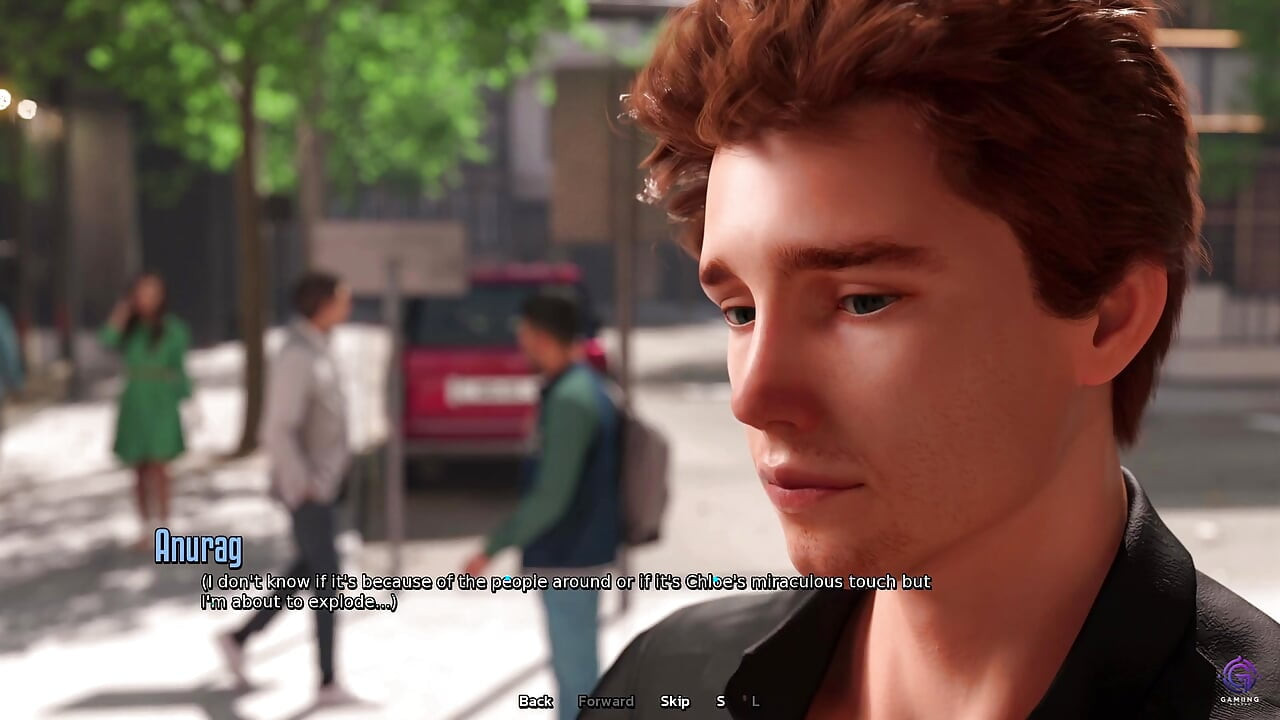This screenshot has height=720, width=1280.
Task: Go back to the previous dialogue line
Action: click(535, 701)
